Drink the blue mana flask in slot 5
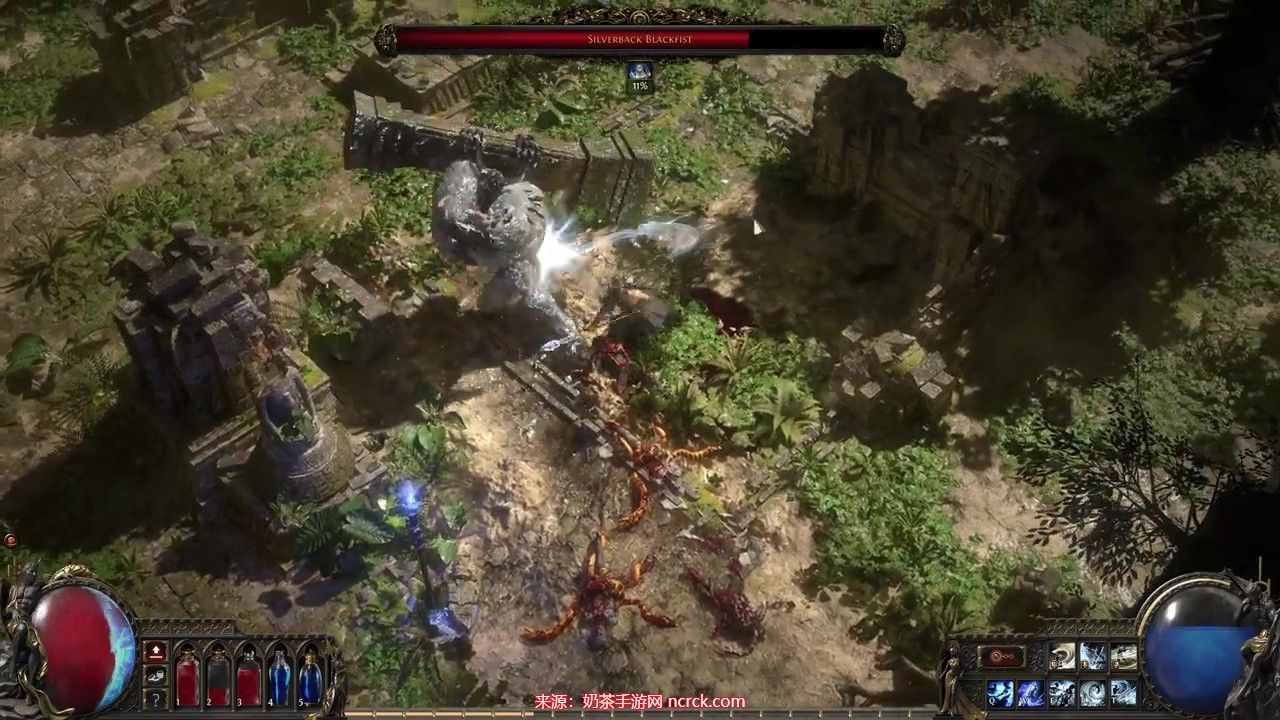 click(310, 678)
